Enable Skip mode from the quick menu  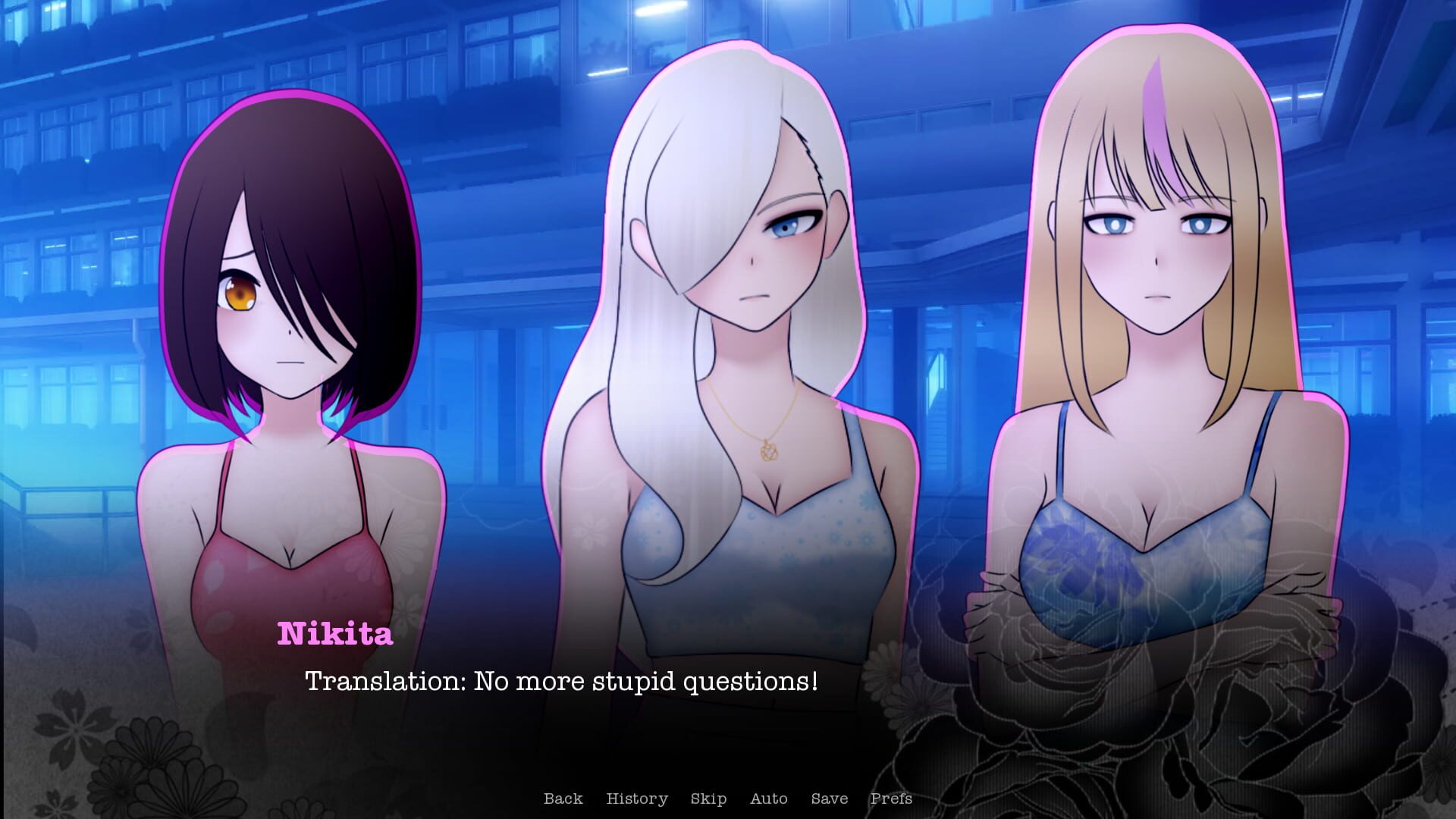coord(708,799)
